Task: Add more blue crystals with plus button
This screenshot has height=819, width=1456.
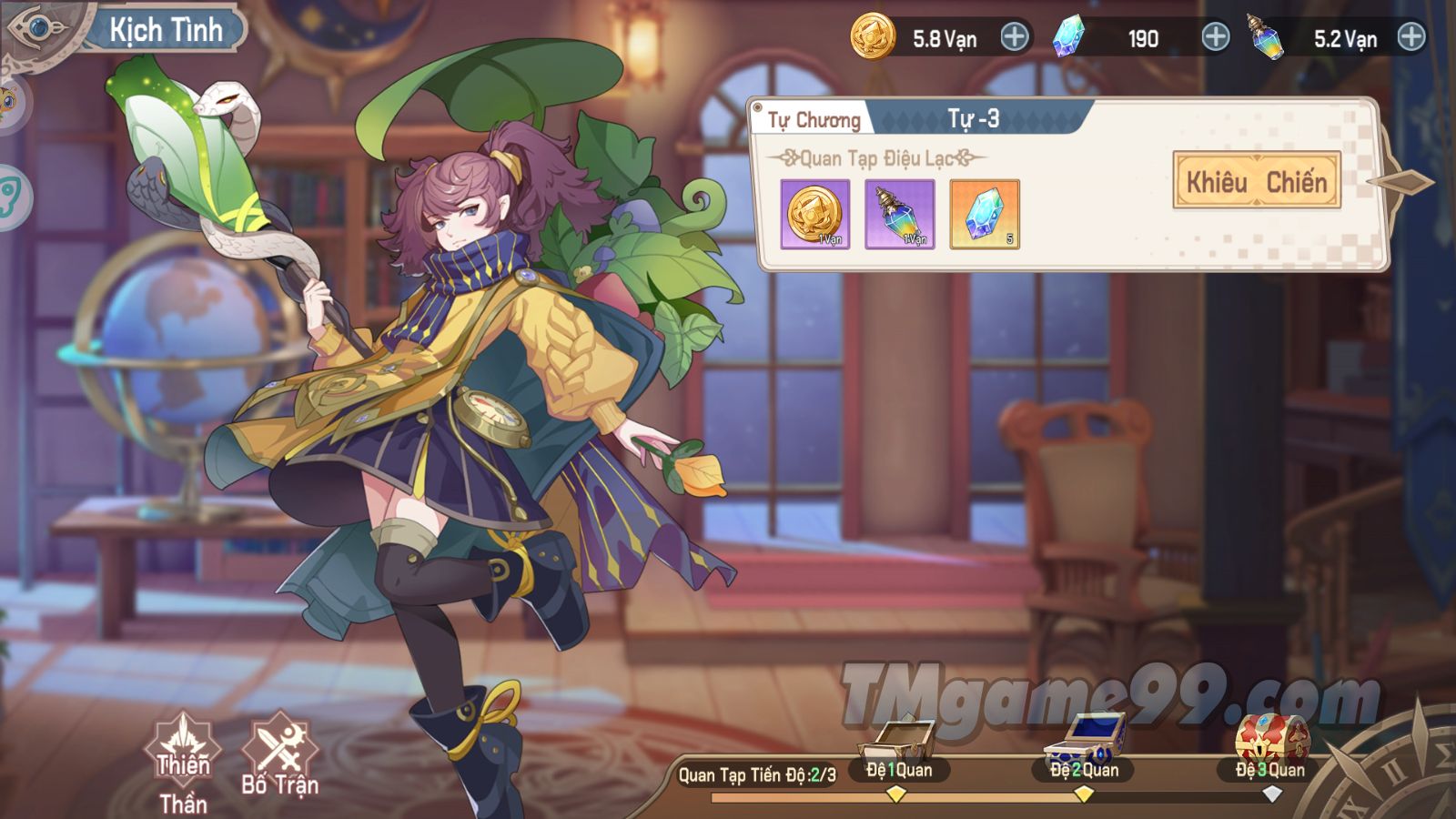Action: point(1215,37)
